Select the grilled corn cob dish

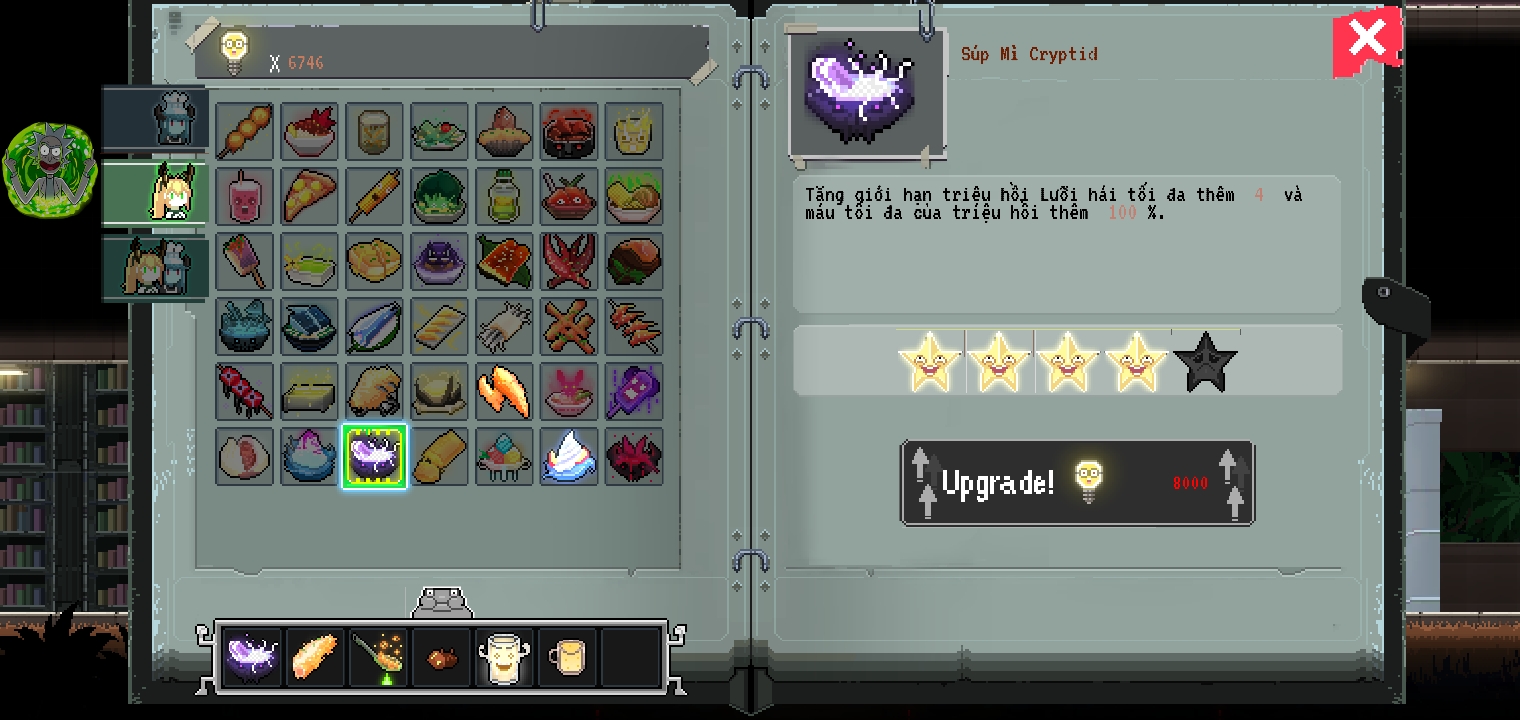click(x=374, y=196)
